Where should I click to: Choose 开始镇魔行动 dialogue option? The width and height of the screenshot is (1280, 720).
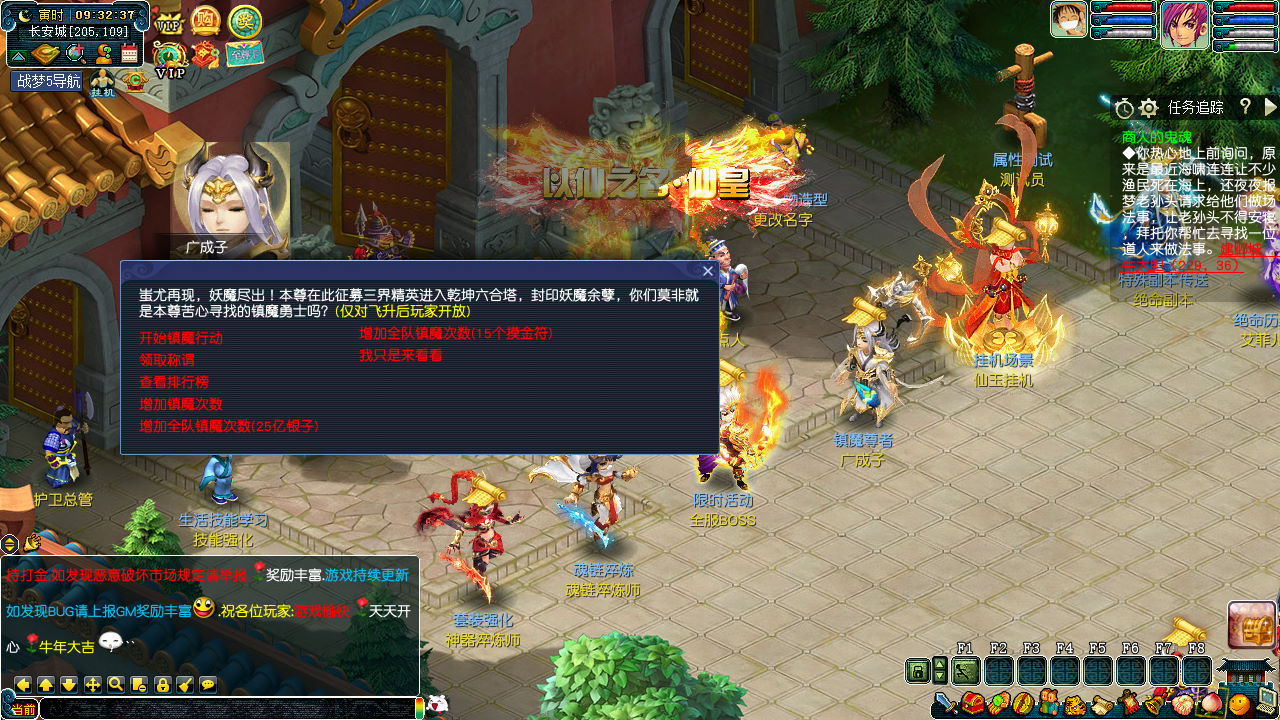coord(181,338)
